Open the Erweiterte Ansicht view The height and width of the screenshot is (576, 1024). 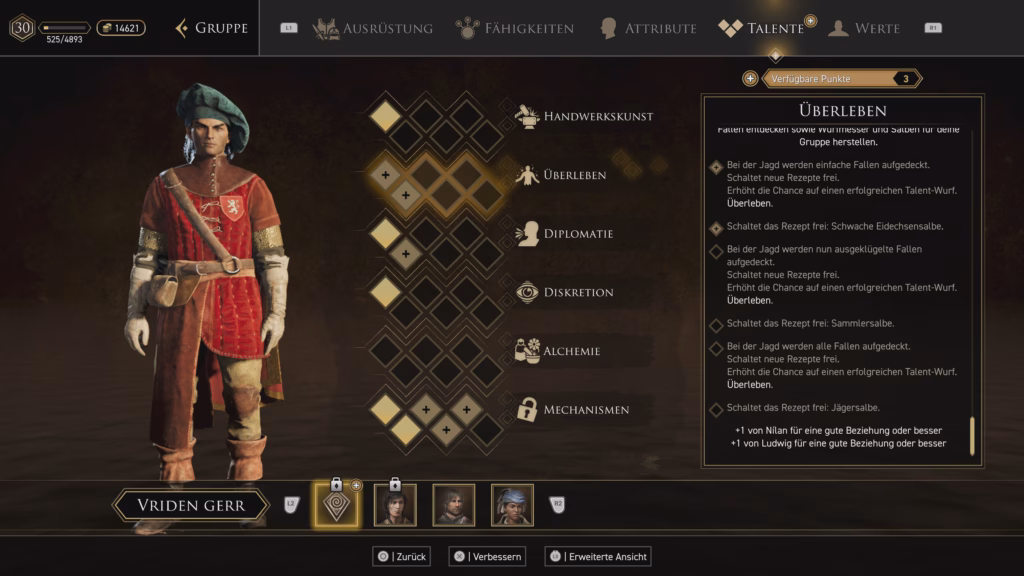(x=598, y=556)
